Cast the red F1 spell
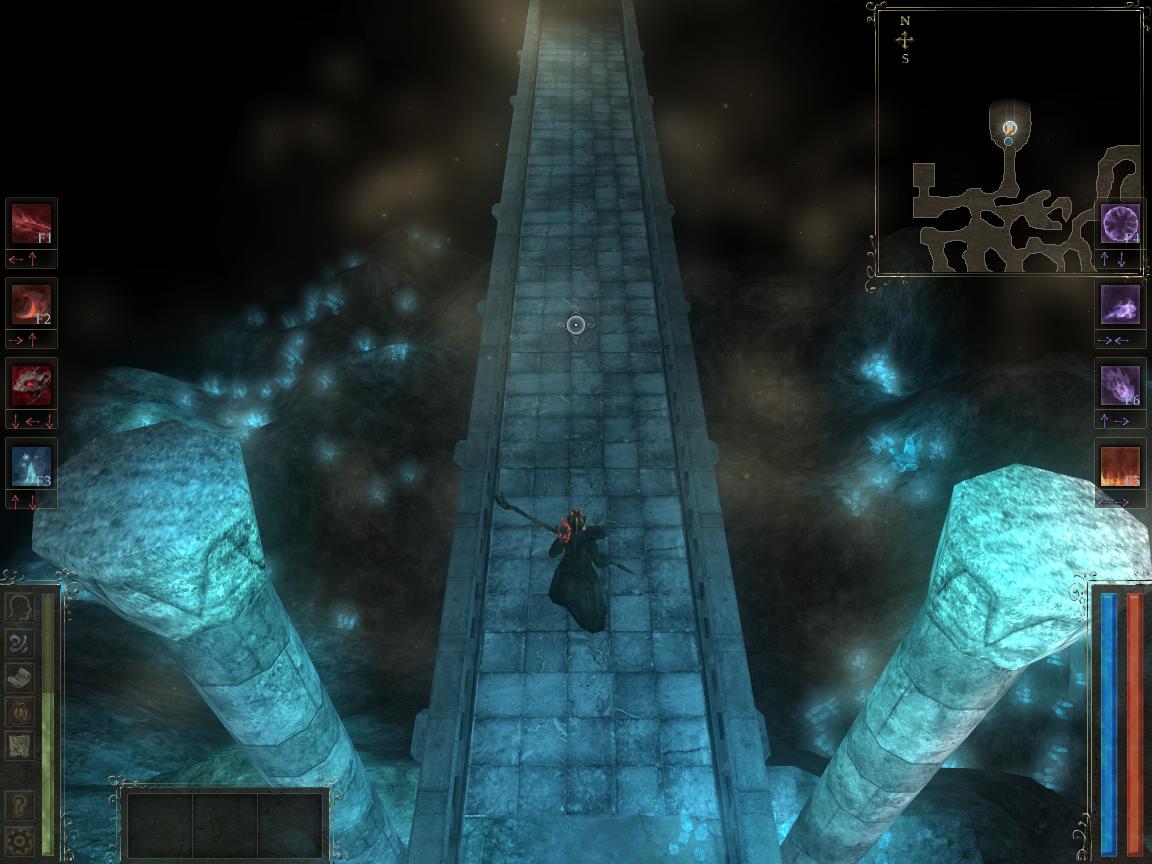Screen dimensions: 1152x864 click(x=31, y=224)
